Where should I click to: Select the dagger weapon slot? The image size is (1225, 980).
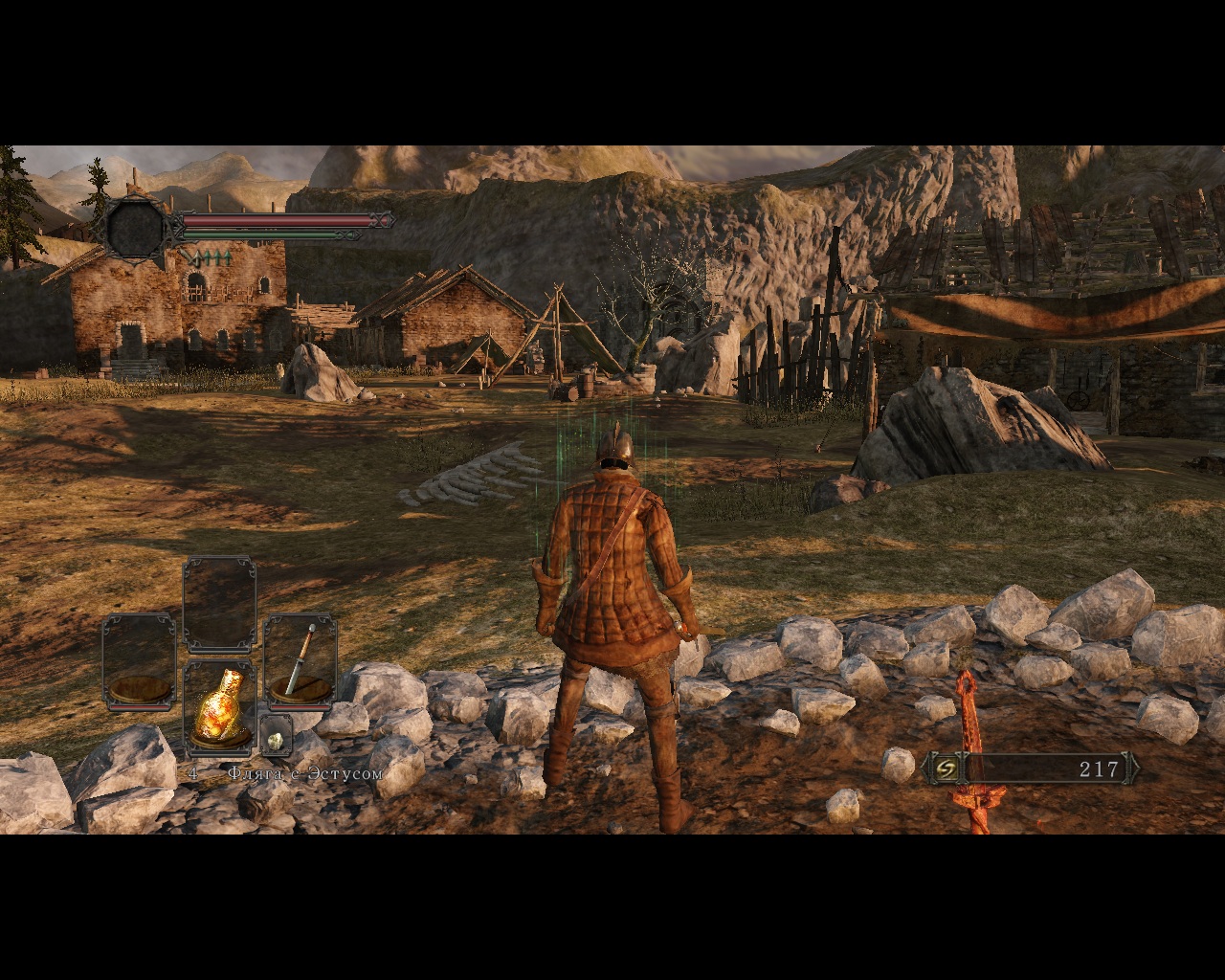point(301,661)
